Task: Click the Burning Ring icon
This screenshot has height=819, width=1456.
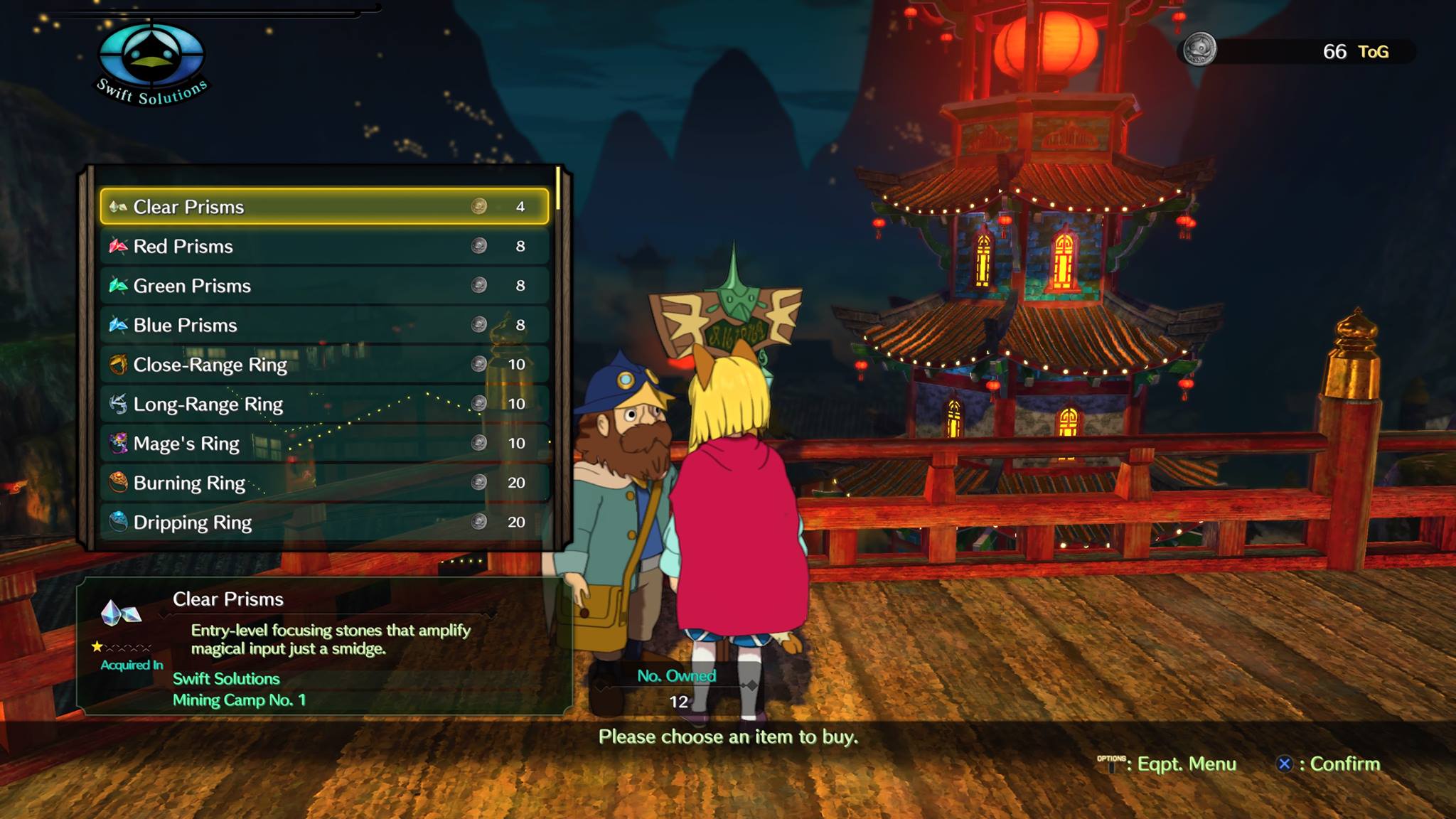Action: [118, 483]
